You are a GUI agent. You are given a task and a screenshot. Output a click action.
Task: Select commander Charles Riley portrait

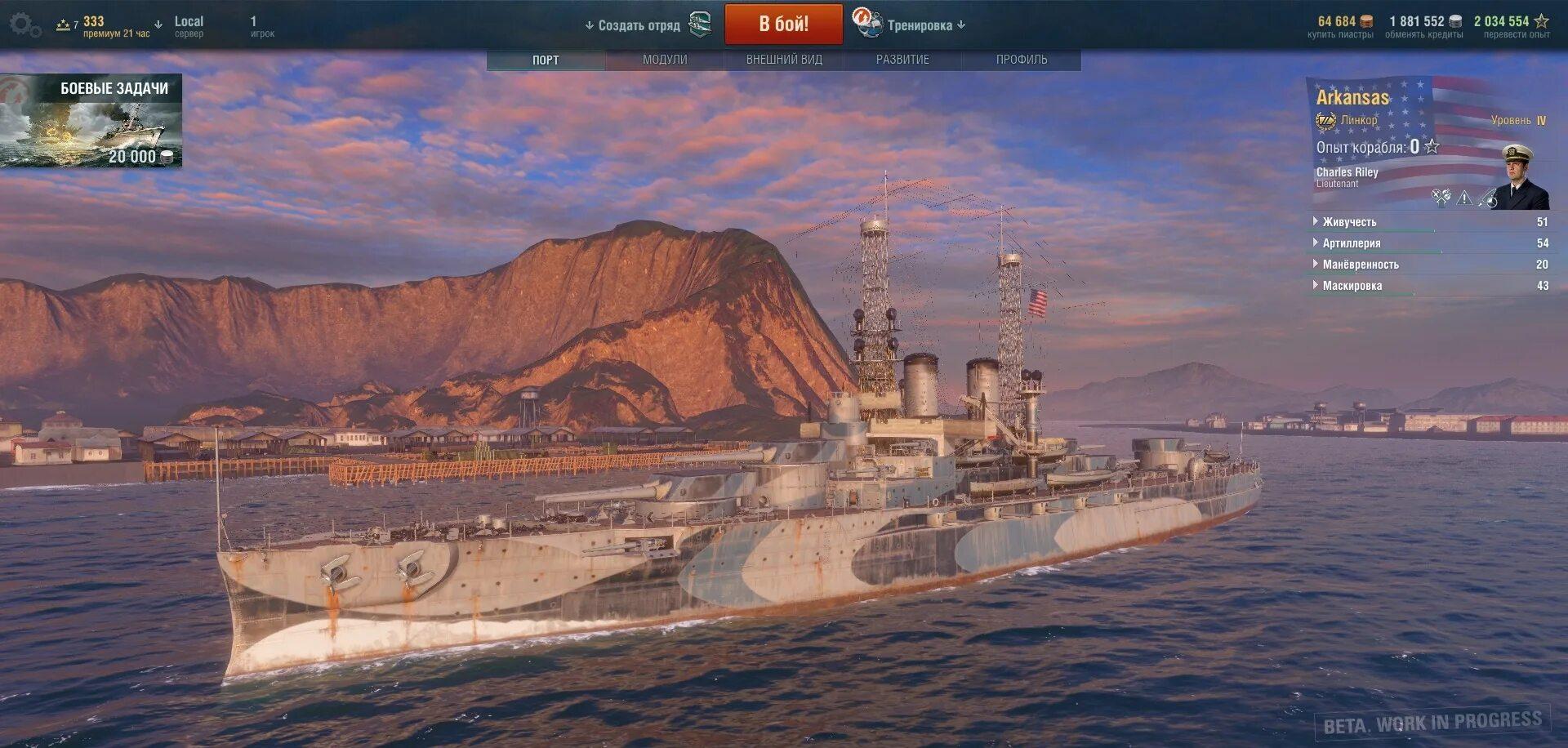1524,178
